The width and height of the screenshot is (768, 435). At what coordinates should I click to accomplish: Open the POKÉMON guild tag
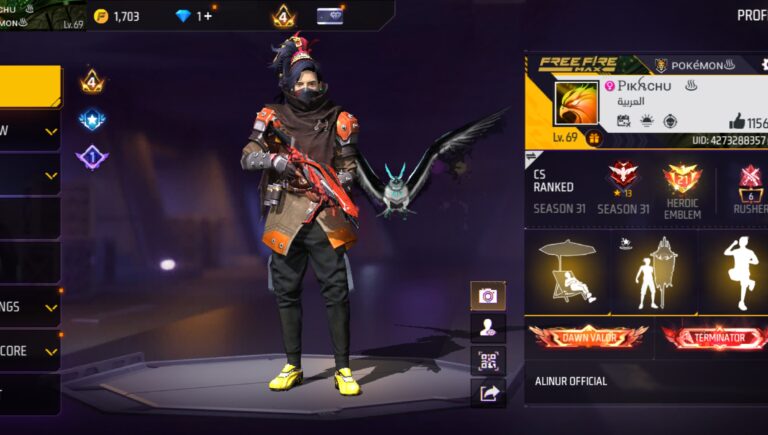click(x=696, y=65)
